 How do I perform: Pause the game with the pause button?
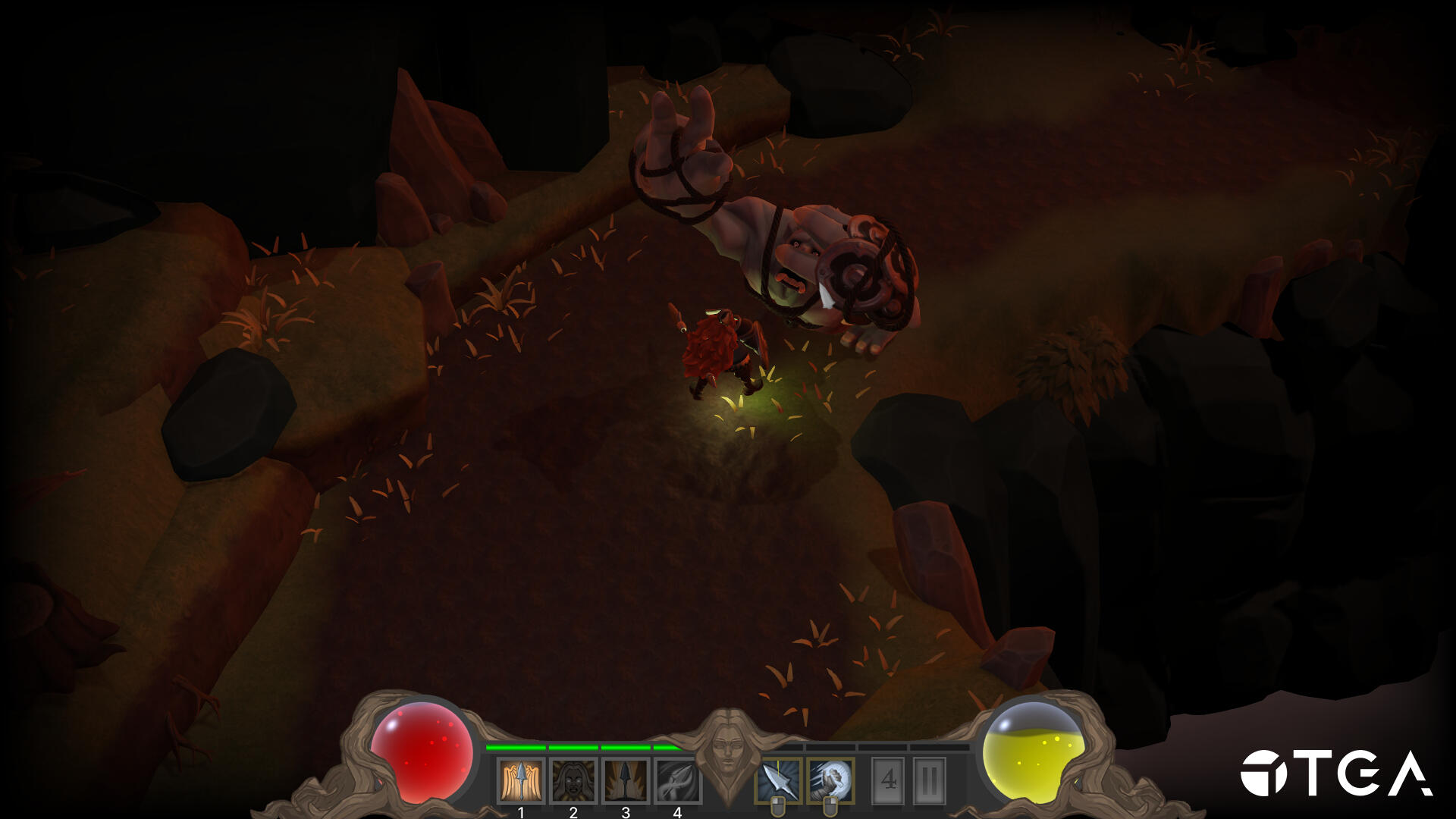click(x=930, y=780)
